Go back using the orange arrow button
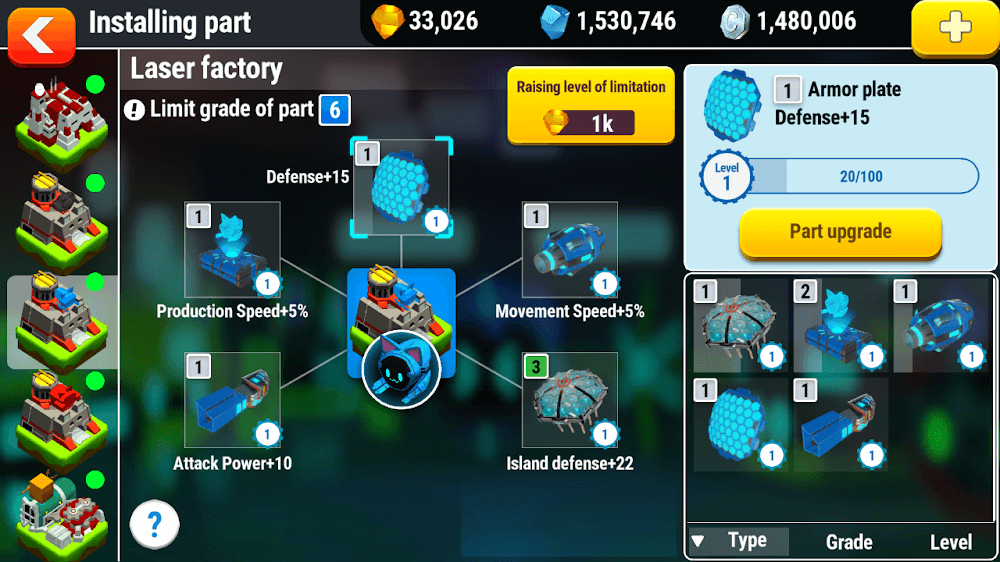 coord(41,34)
